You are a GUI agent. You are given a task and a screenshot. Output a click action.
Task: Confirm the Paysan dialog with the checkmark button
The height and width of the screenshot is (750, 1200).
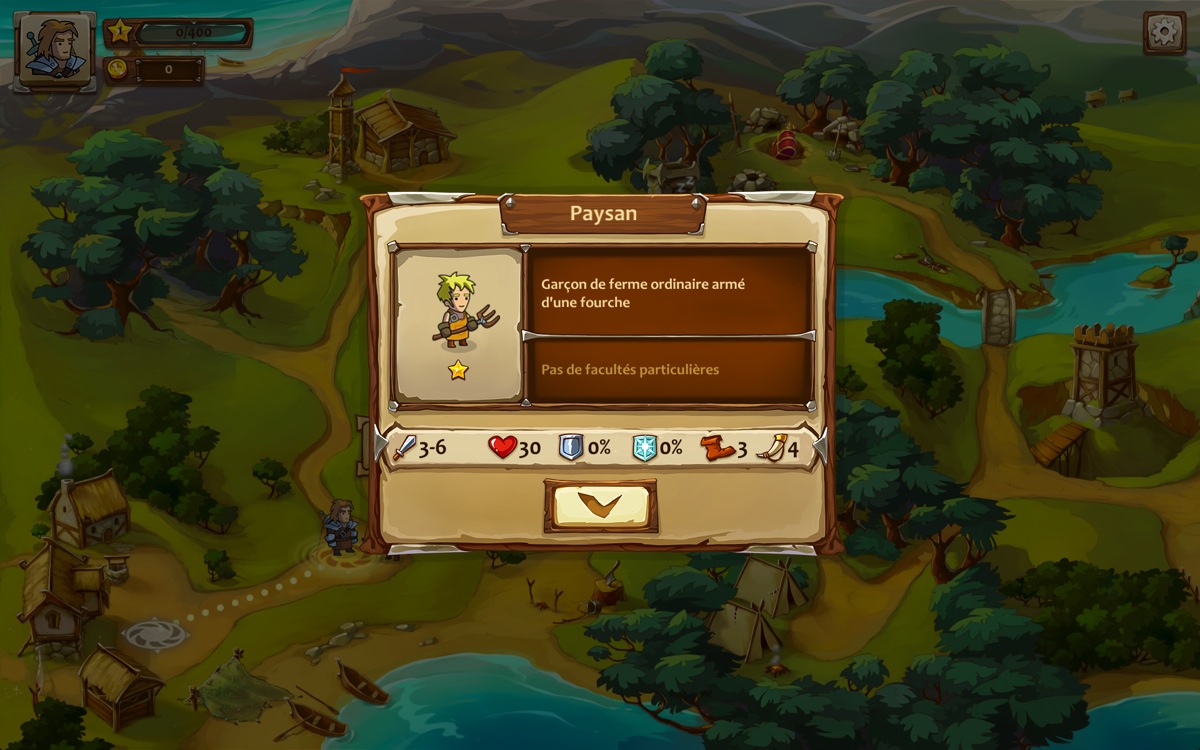point(600,505)
